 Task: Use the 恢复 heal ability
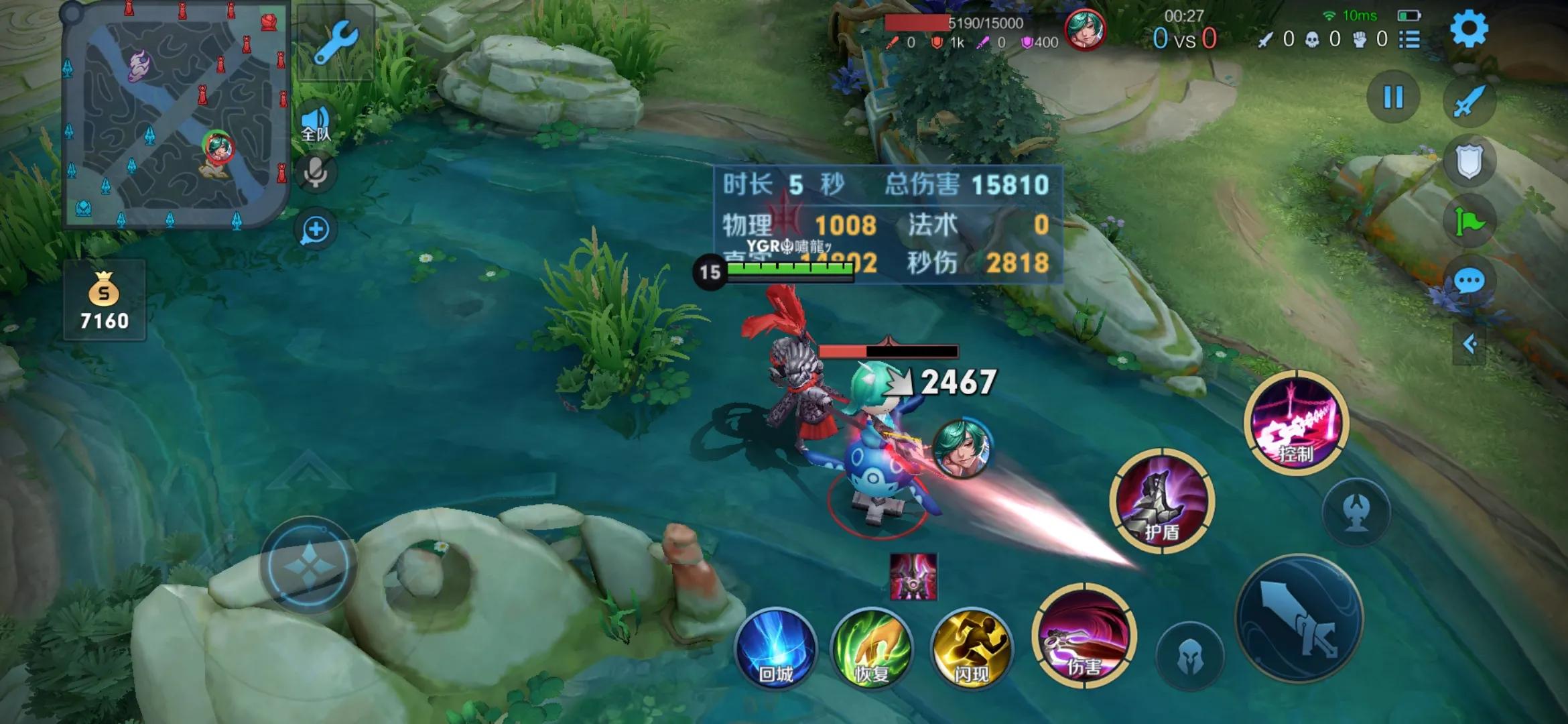point(871,649)
